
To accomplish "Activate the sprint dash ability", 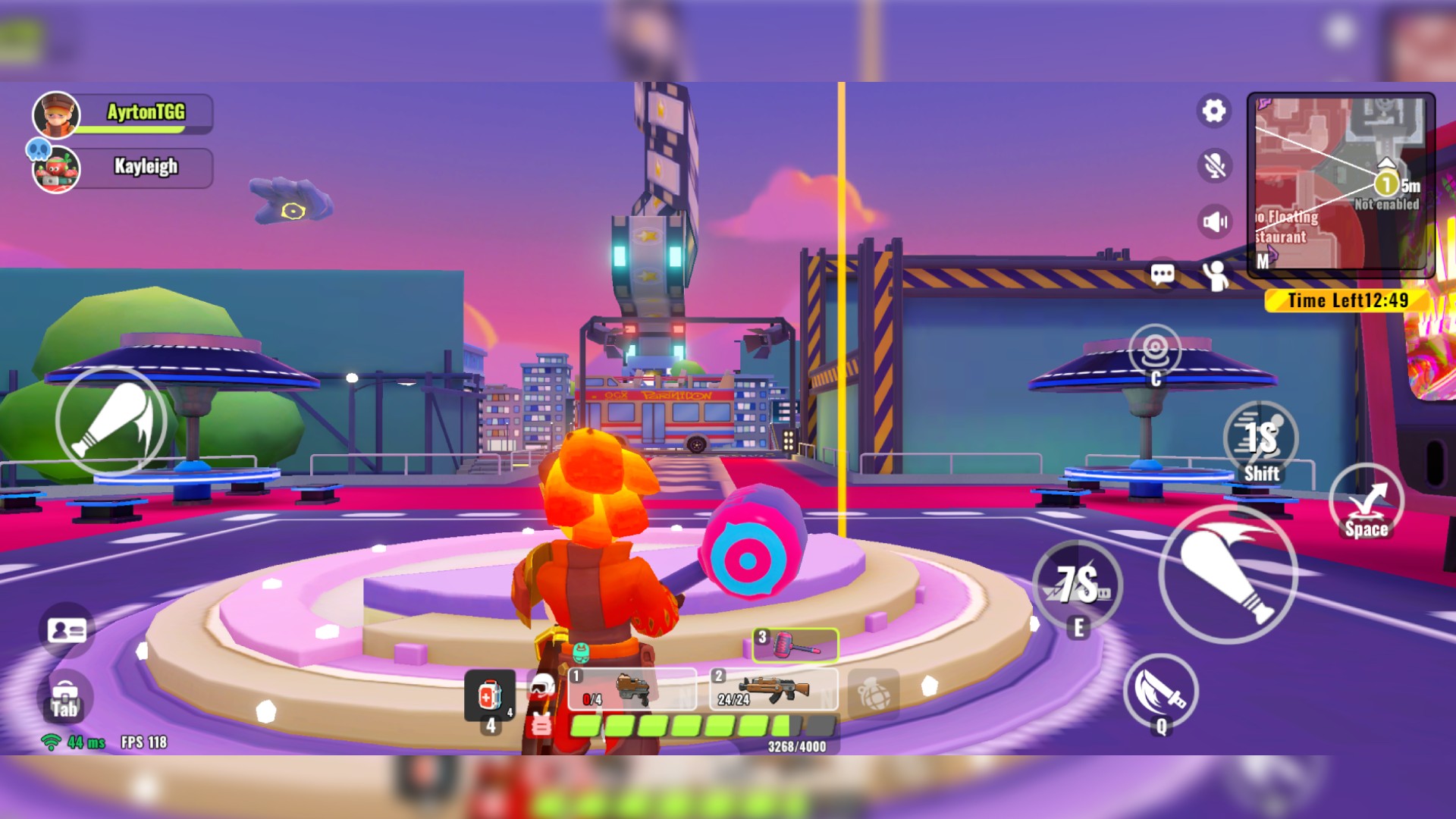I will [x=1260, y=440].
